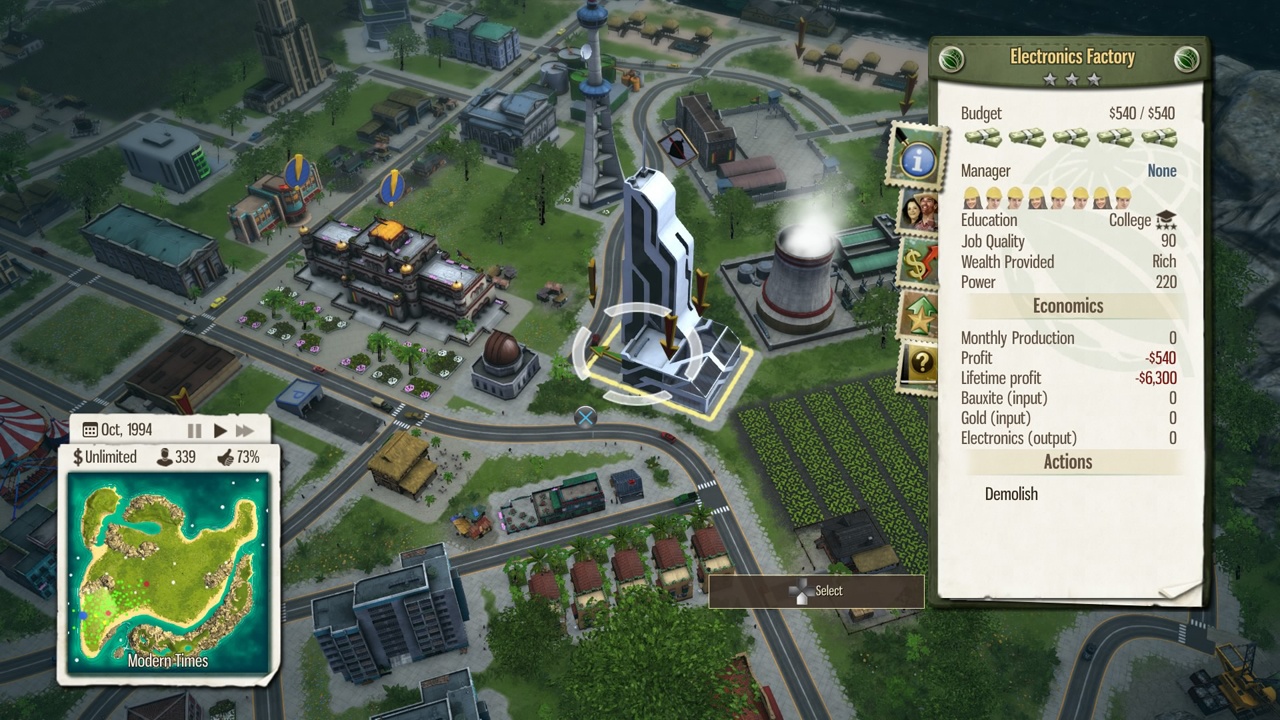Fast forward the game speed
Screen dimensions: 1280x720
245,431
